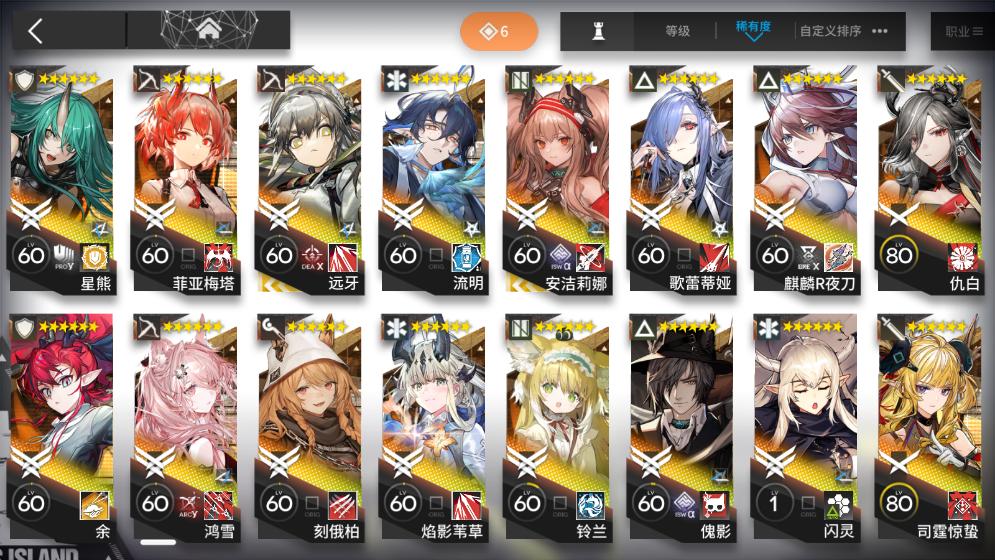995x560 pixels.
Task: Sort operators by 稀有度 rarity
Action: 752,30
